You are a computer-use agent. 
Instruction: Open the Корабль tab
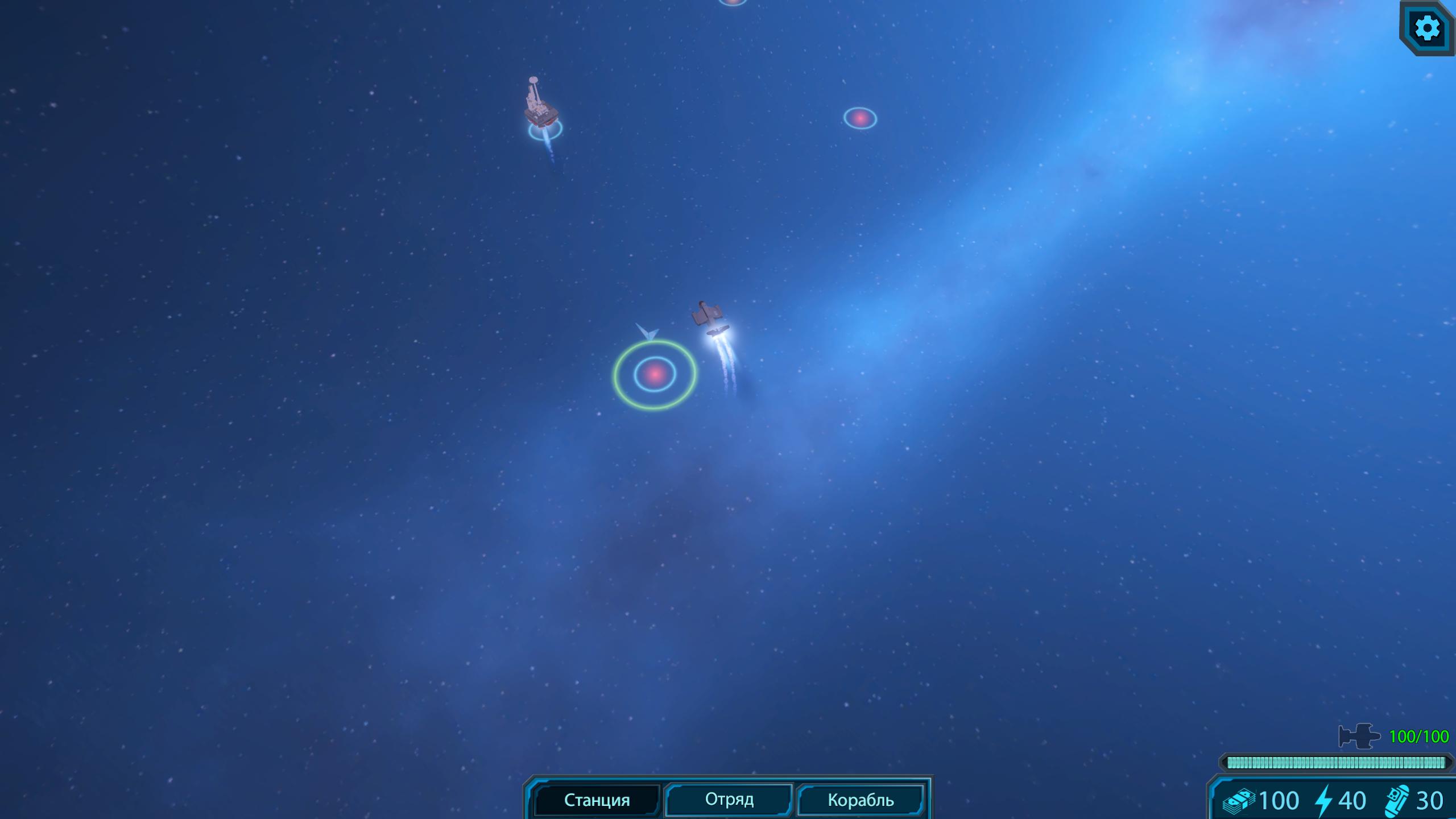click(x=861, y=800)
